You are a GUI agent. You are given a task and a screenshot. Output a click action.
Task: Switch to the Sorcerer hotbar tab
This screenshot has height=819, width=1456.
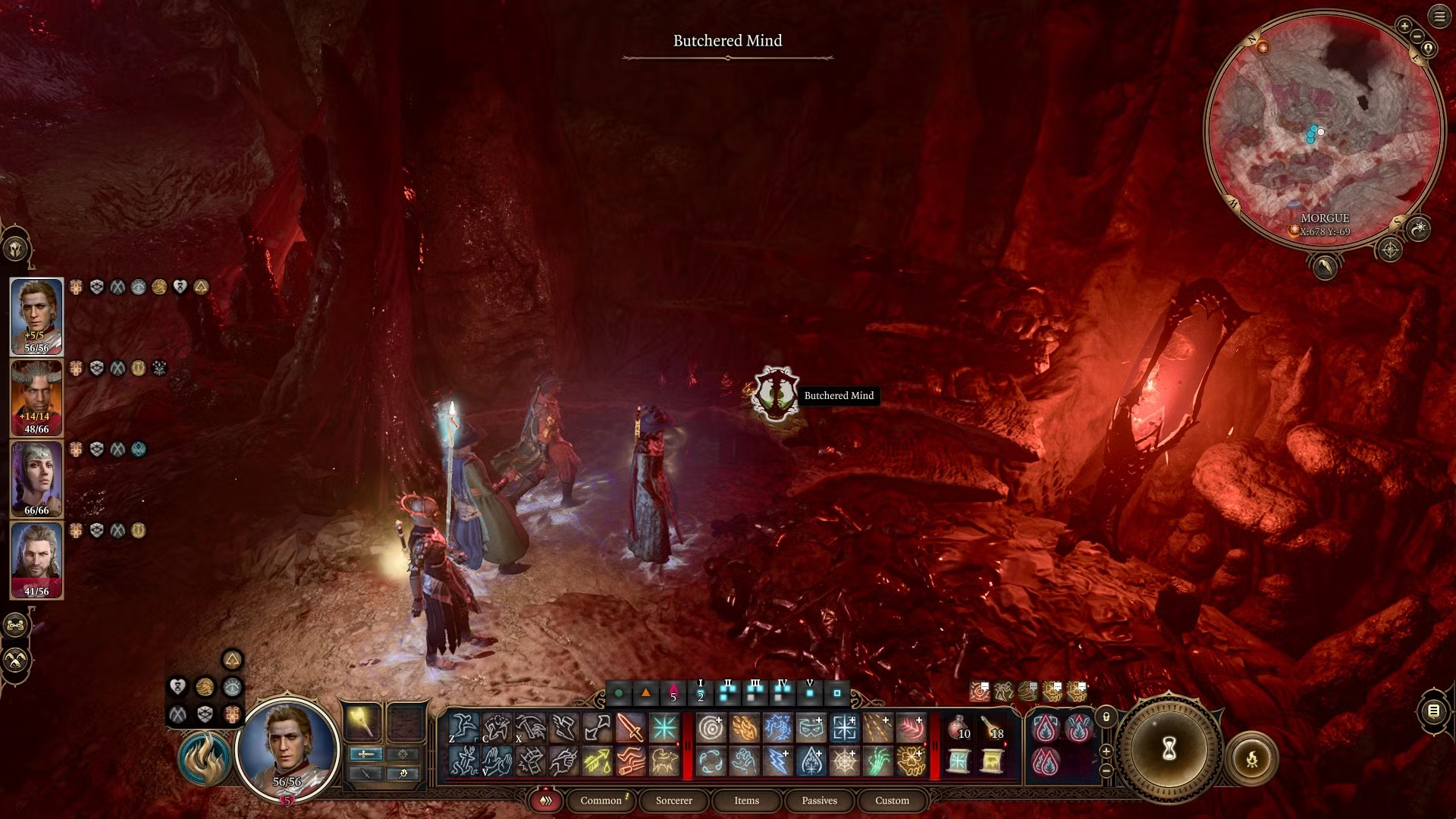click(673, 801)
